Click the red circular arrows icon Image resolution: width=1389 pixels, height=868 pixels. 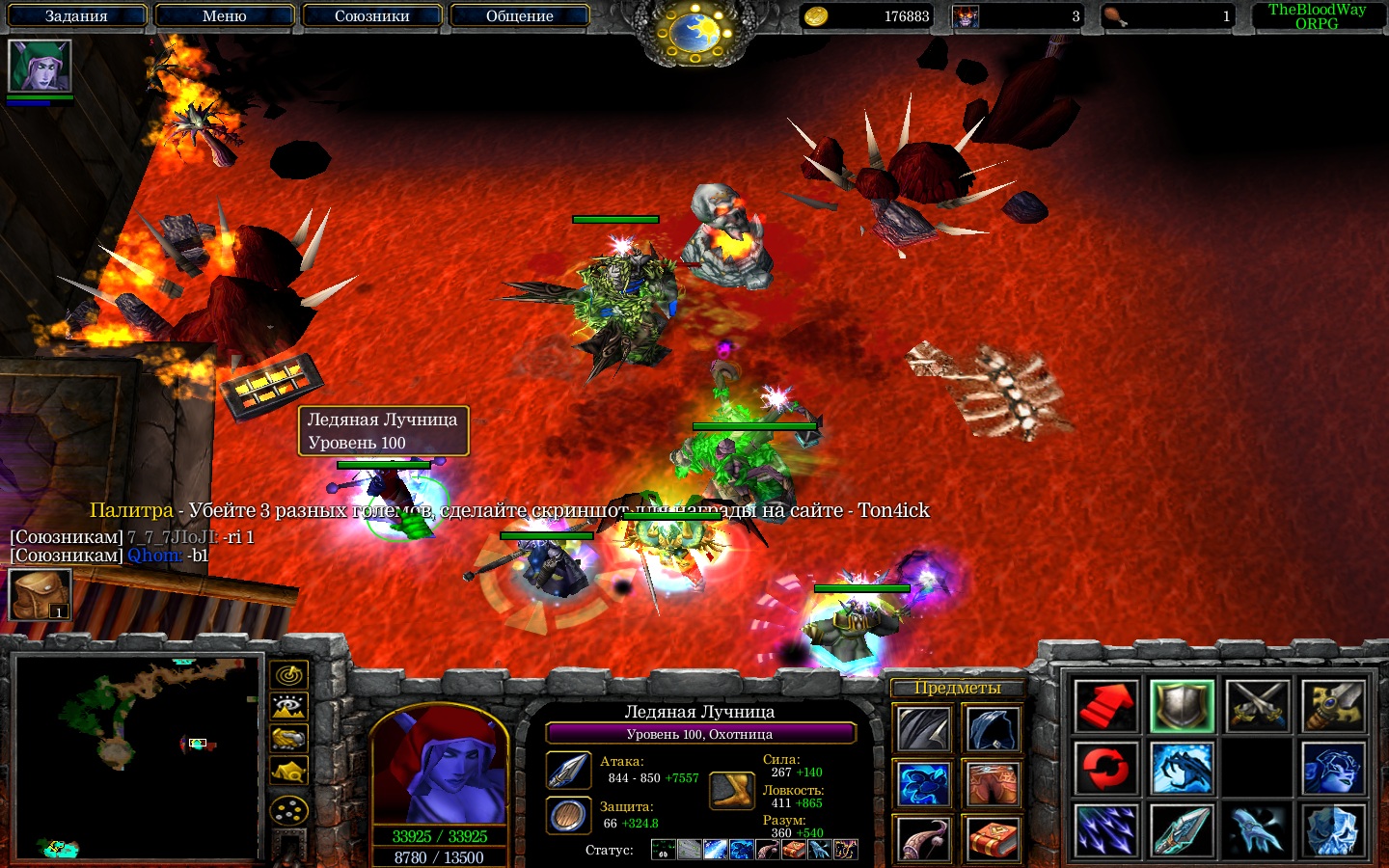1106,769
